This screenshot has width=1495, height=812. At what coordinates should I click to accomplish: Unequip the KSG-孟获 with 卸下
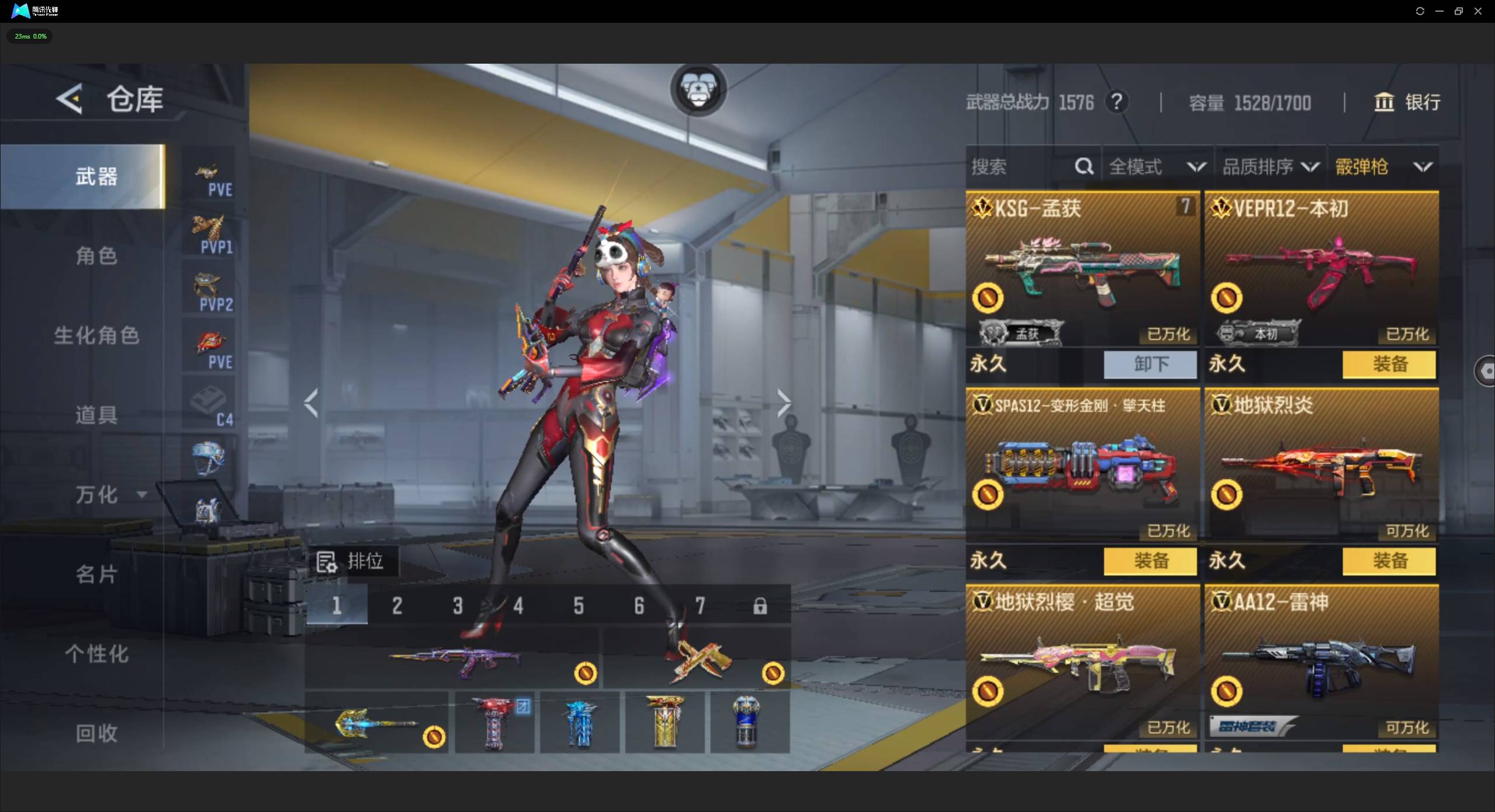1150,365
